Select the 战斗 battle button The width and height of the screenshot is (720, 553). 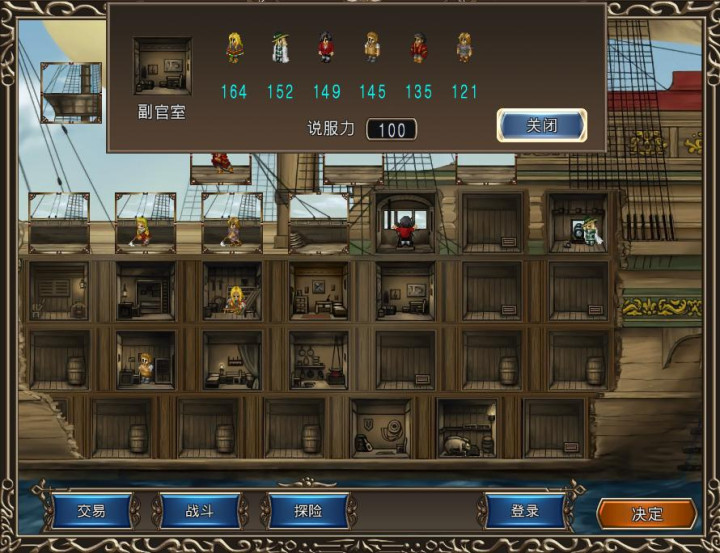pos(199,511)
